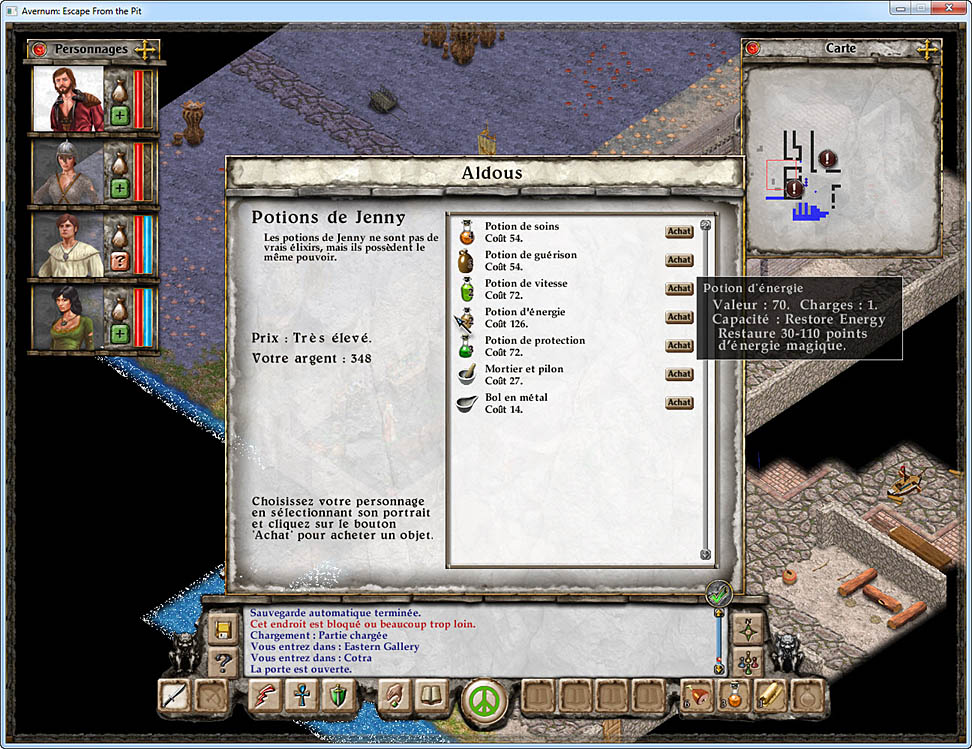Confirm and close the shop with checkmark
The image size is (972, 749).
point(718,594)
